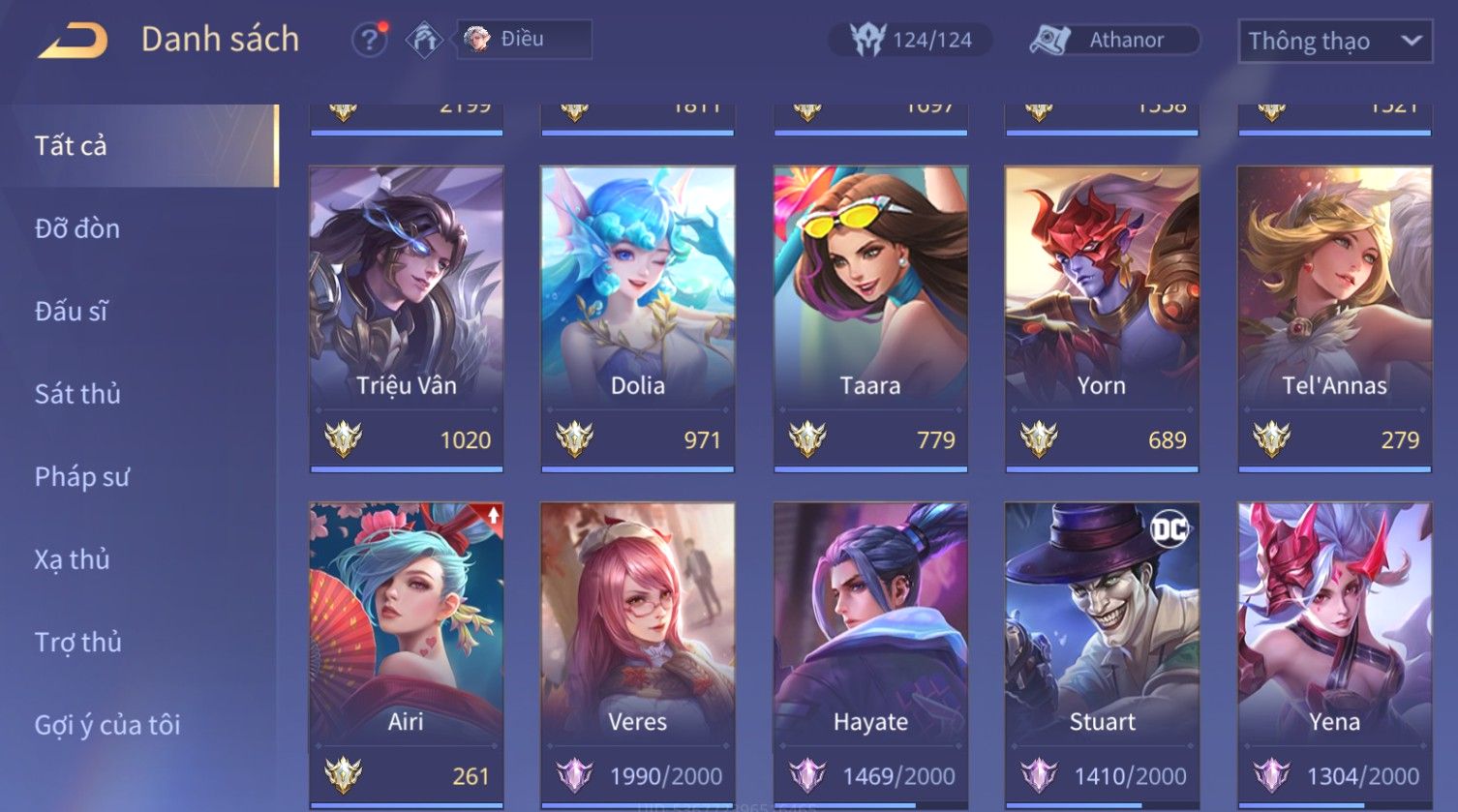Switch to the Pháp sư tab
This screenshot has width=1458, height=812.
point(81,476)
